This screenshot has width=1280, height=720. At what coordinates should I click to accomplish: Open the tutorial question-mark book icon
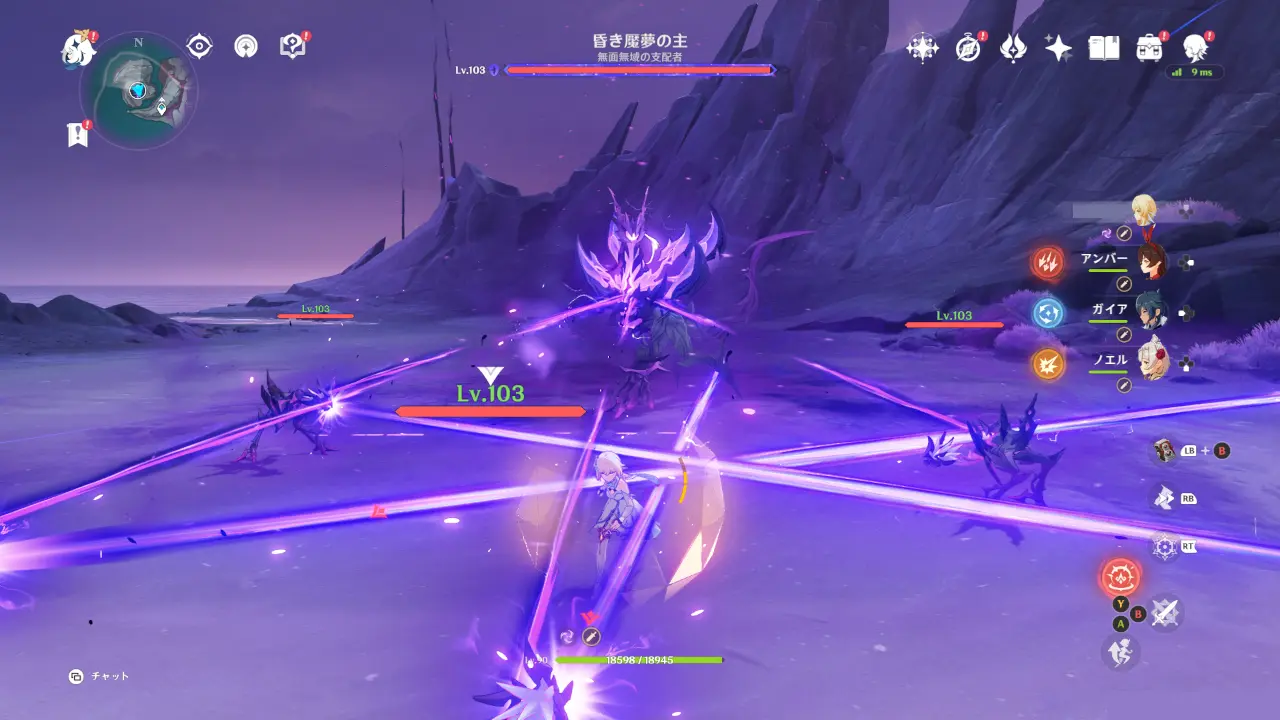pyautogui.click(x=292, y=46)
